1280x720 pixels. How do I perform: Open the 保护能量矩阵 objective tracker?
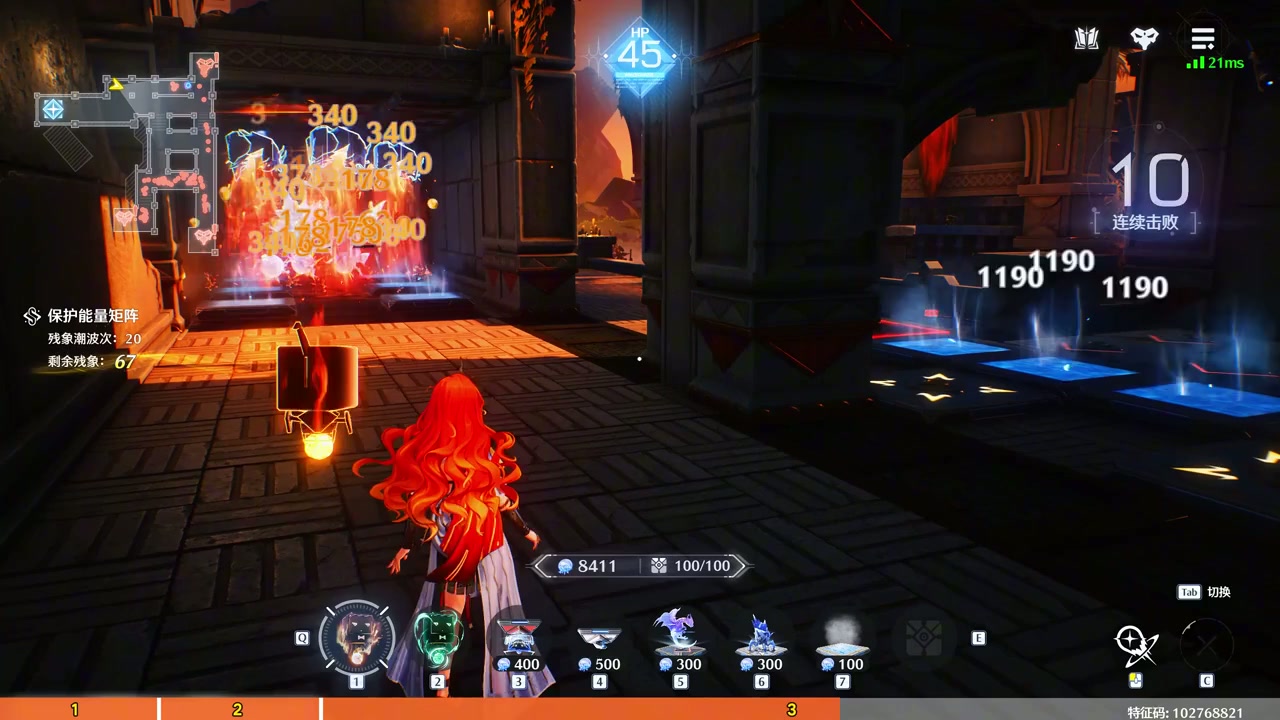point(93,316)
